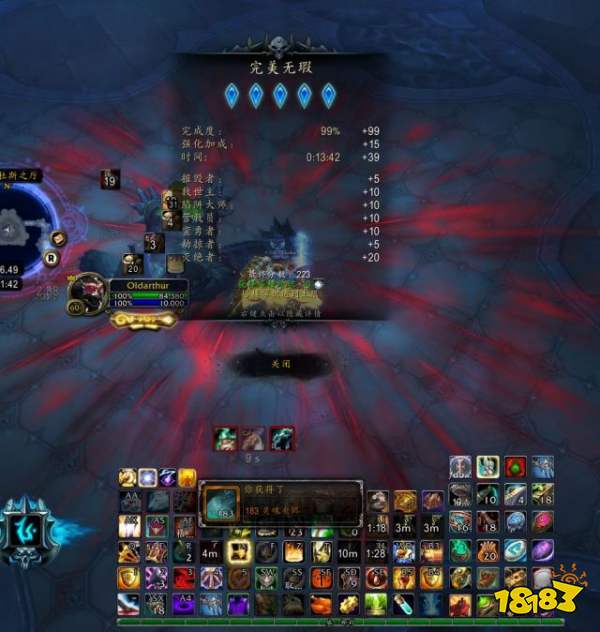Select the anima power icon numbered 20
The width and height of the screenshot is (600, 632).
pyautogui.click(x=132, y=264)
